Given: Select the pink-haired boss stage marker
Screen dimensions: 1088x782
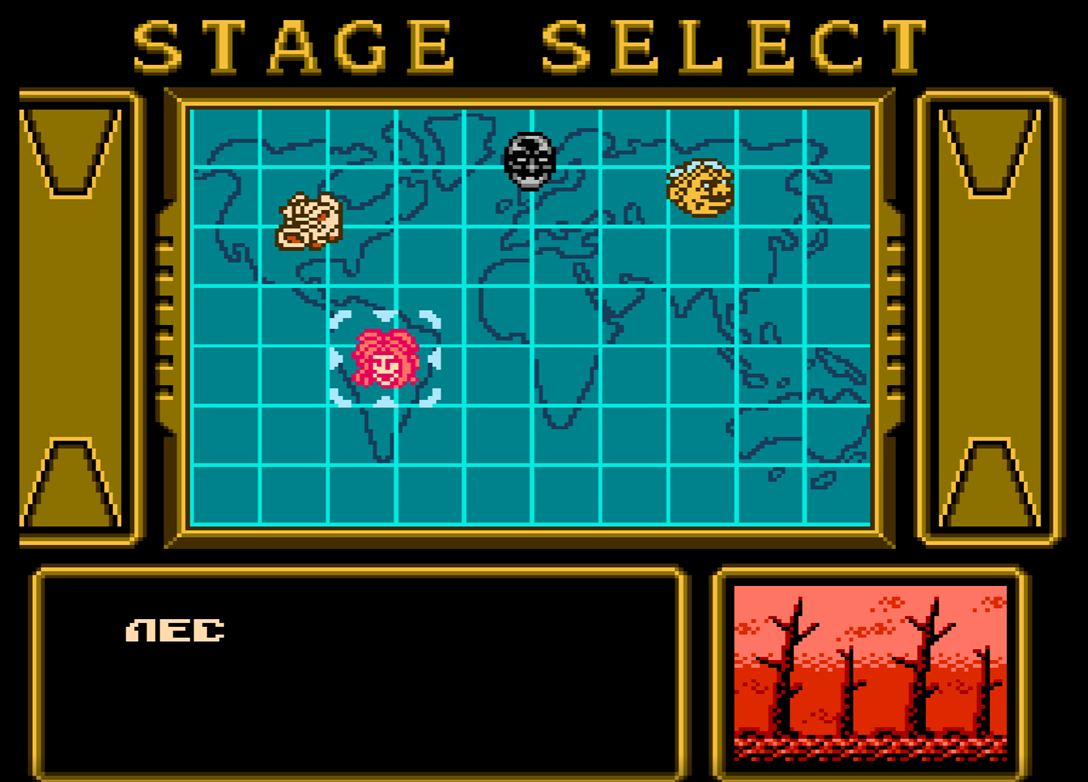Looking at the screenshot, I should point(385,358).
